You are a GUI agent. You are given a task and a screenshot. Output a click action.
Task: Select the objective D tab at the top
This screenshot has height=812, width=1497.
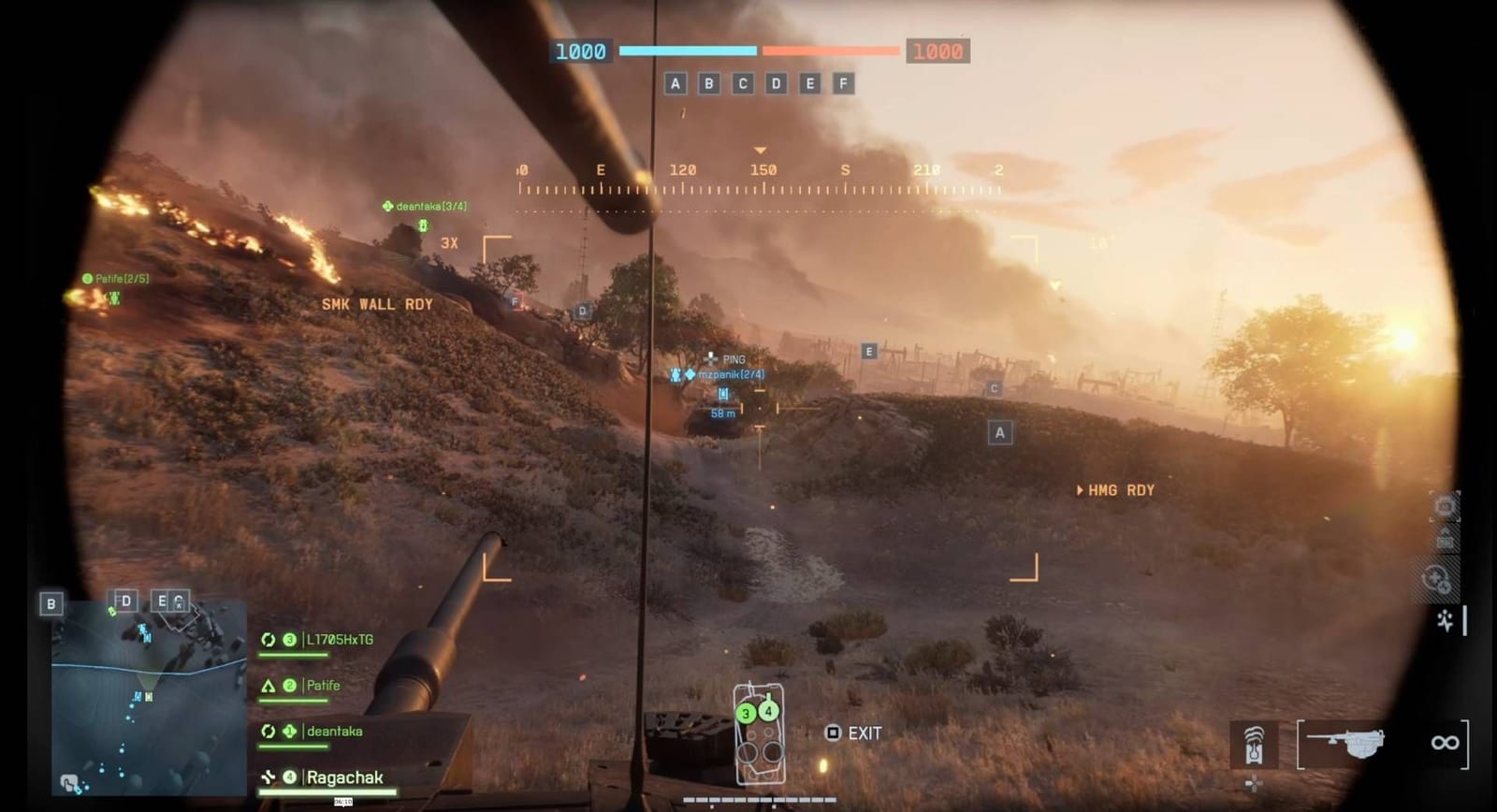(x=774, y=83)
